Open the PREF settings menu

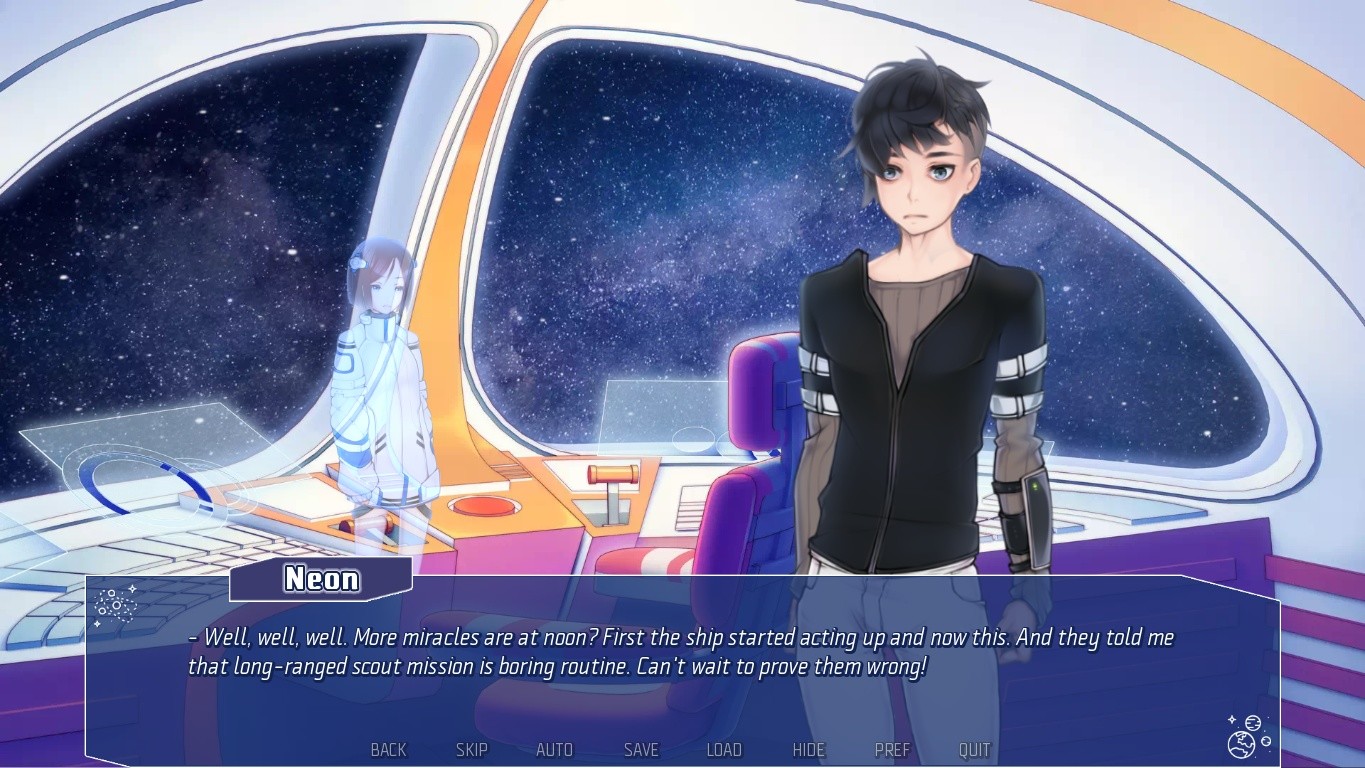(x=891, y=749)
